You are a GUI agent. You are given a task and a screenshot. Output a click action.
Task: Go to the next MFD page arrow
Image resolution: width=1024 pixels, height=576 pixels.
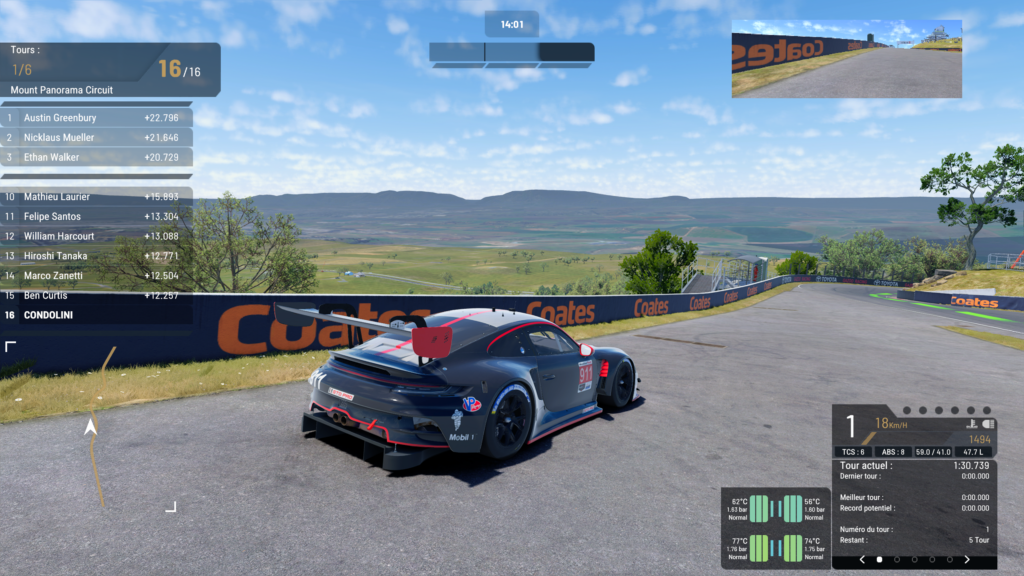pos(967,560)
